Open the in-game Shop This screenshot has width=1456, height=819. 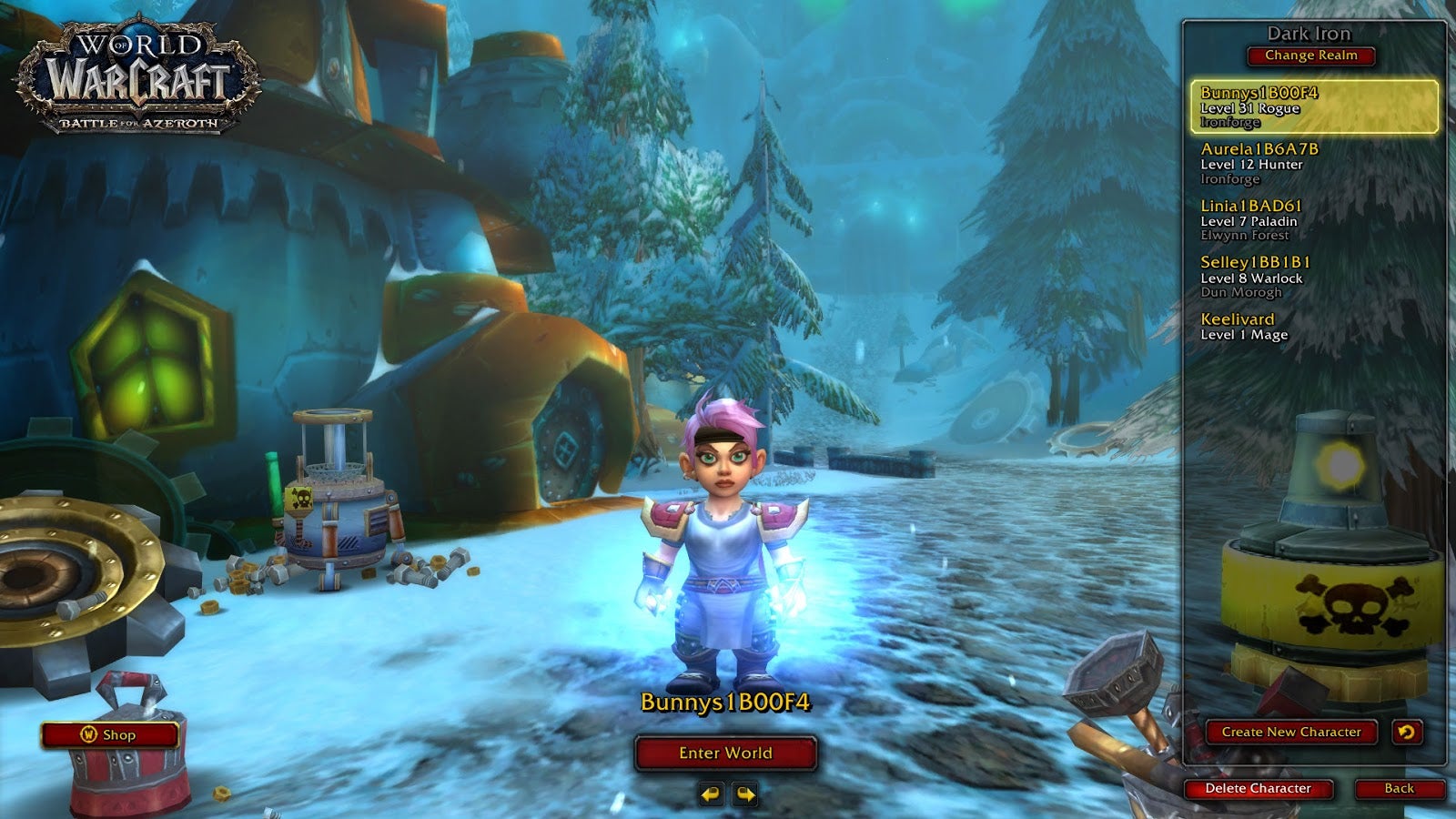click(x=110, y=734)
